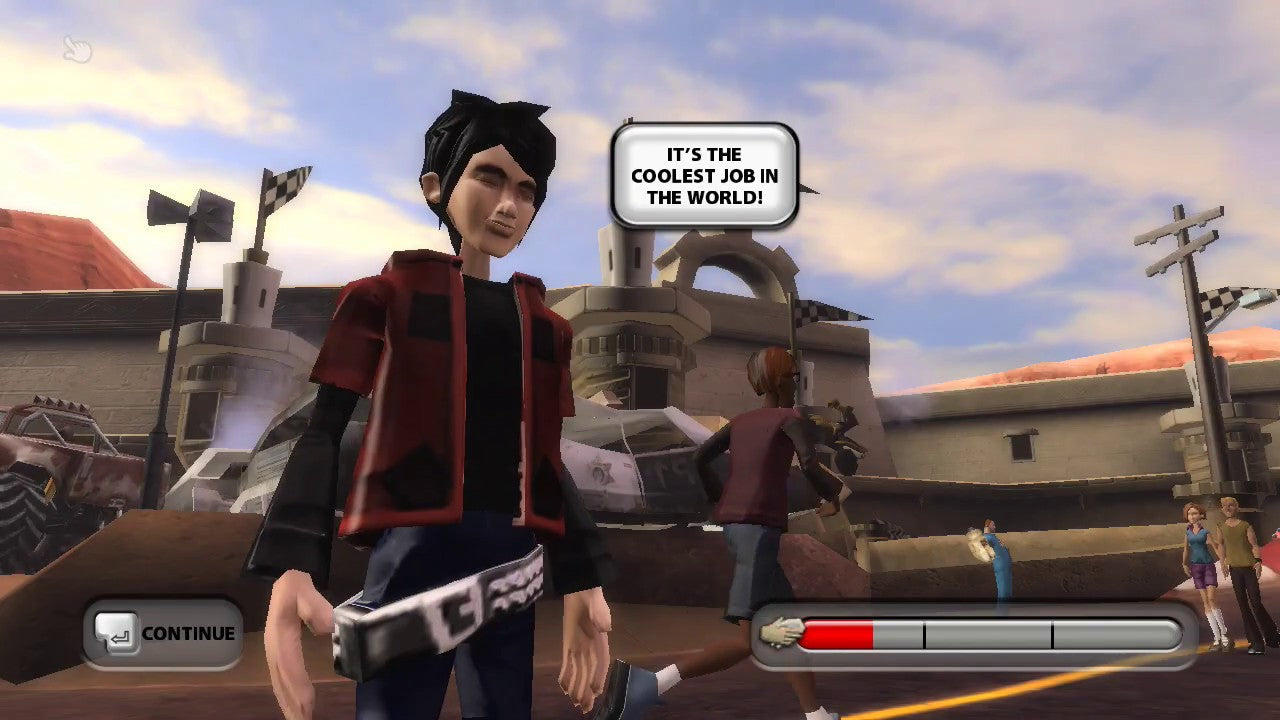Screen dimensions: 1280x720
Task: Click the hand cursor in top-left corner
Action: coord(78,50)
